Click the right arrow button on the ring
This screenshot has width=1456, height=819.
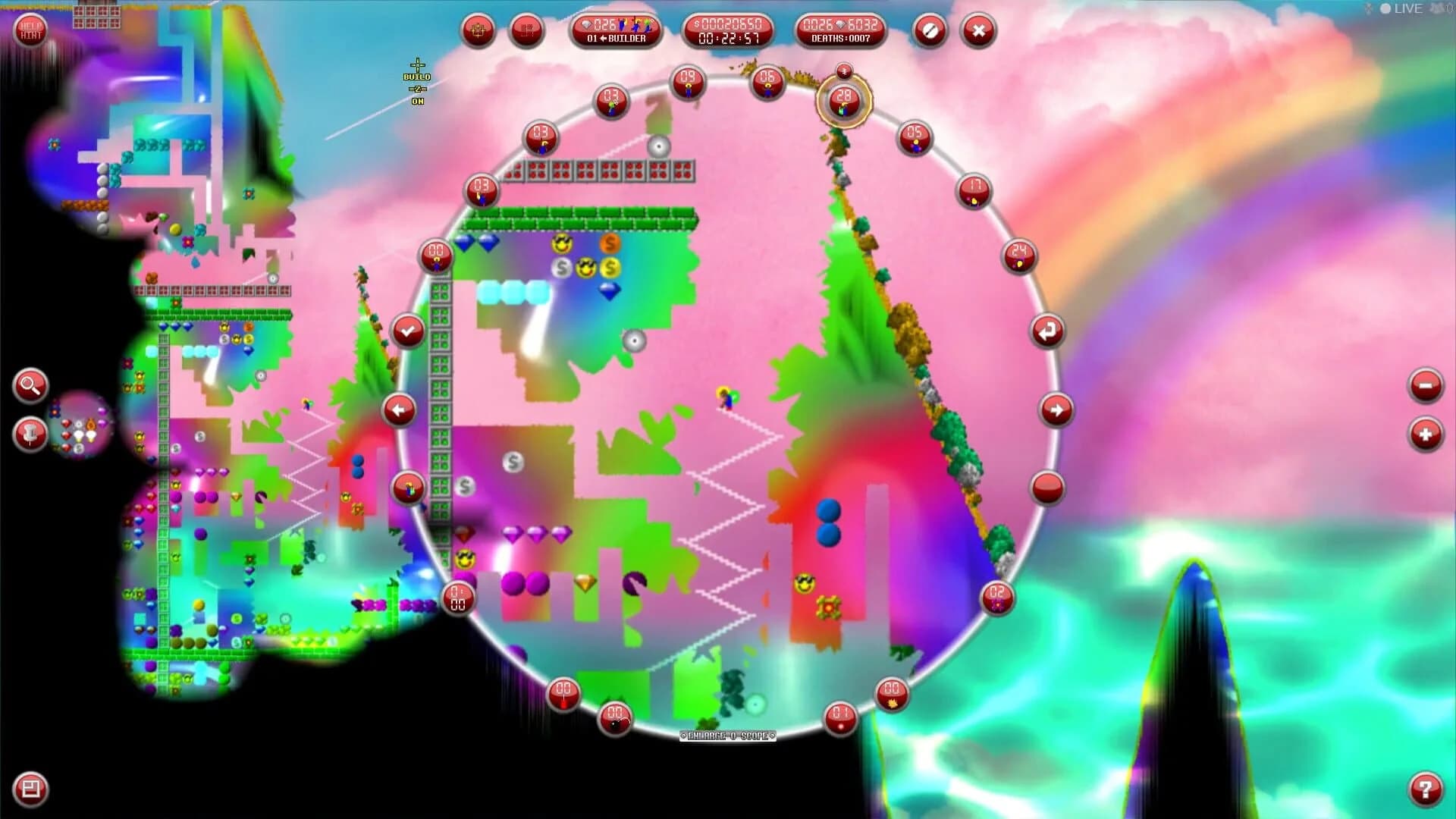1055,410
